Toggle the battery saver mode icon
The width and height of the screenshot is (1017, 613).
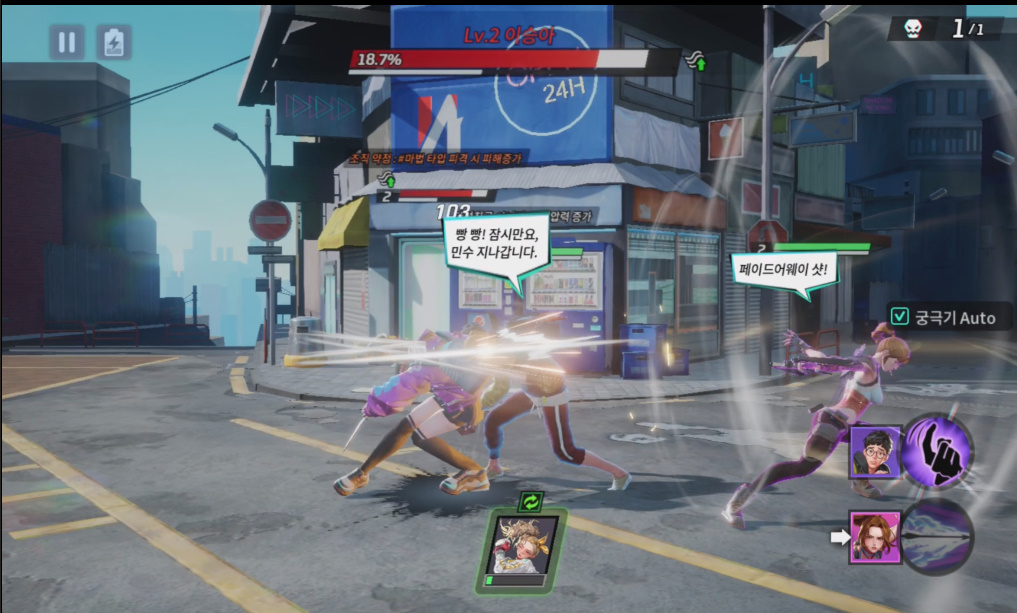[x=114, y=42]
